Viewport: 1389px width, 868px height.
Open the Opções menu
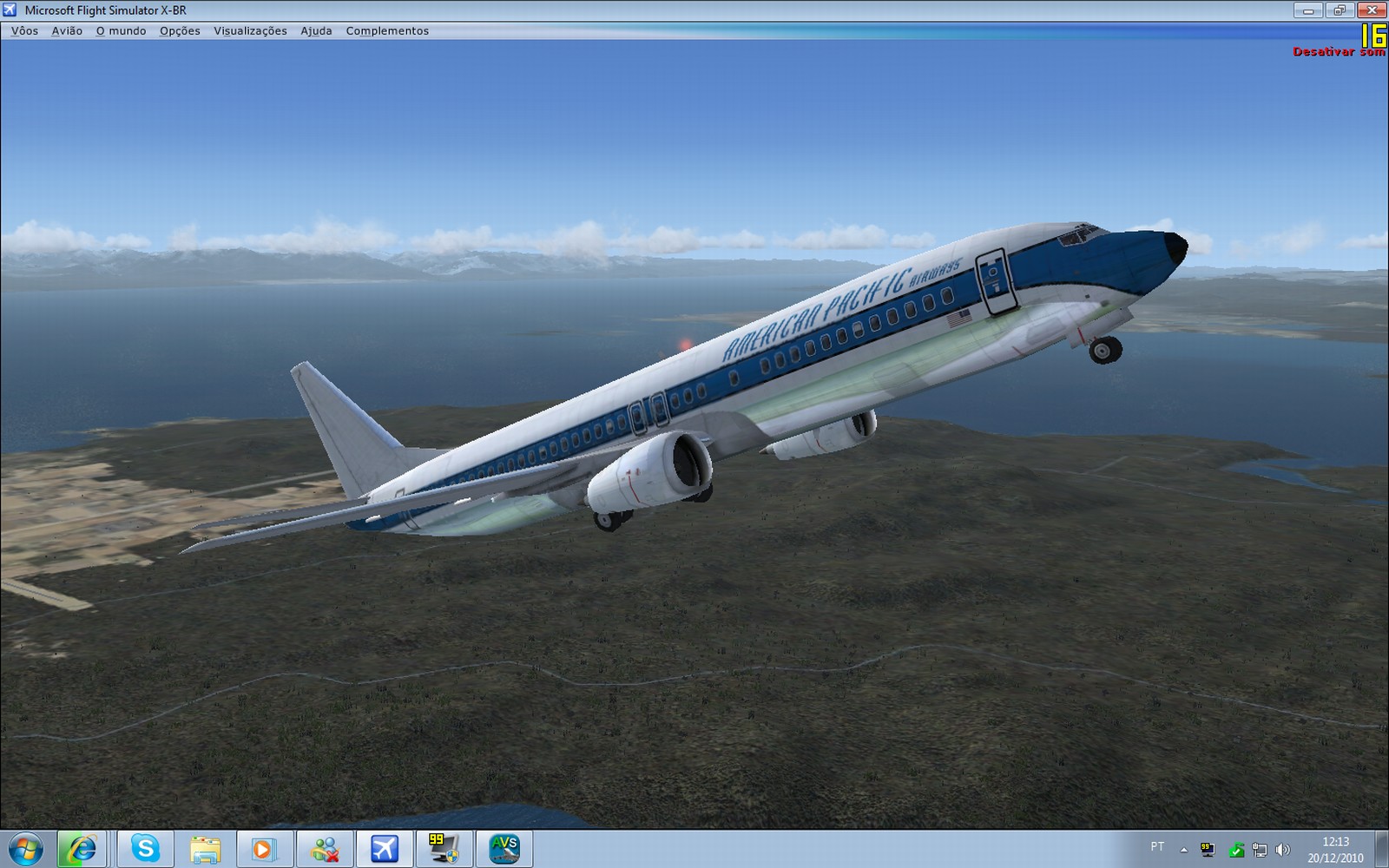[178, 30]
